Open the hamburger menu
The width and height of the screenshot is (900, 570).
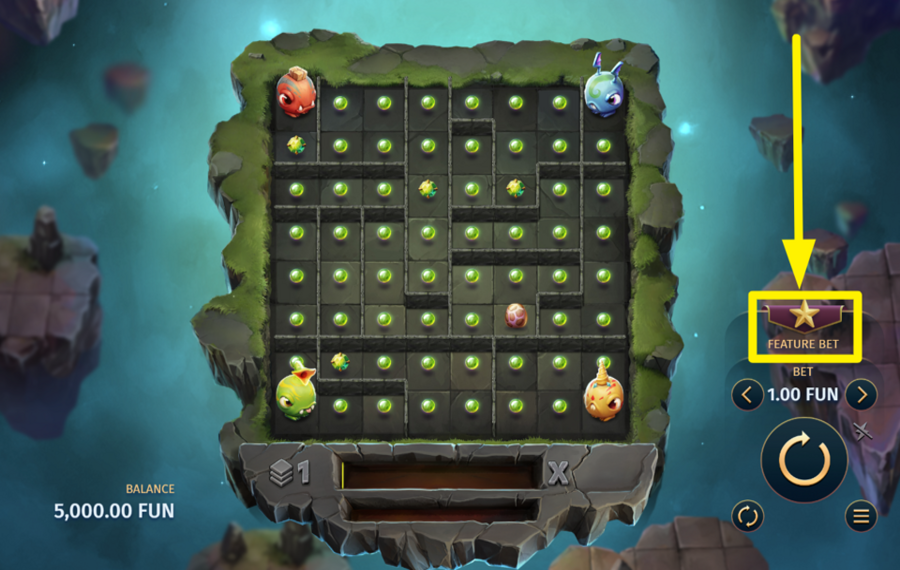pyautogui.click(x=860, y=516)
